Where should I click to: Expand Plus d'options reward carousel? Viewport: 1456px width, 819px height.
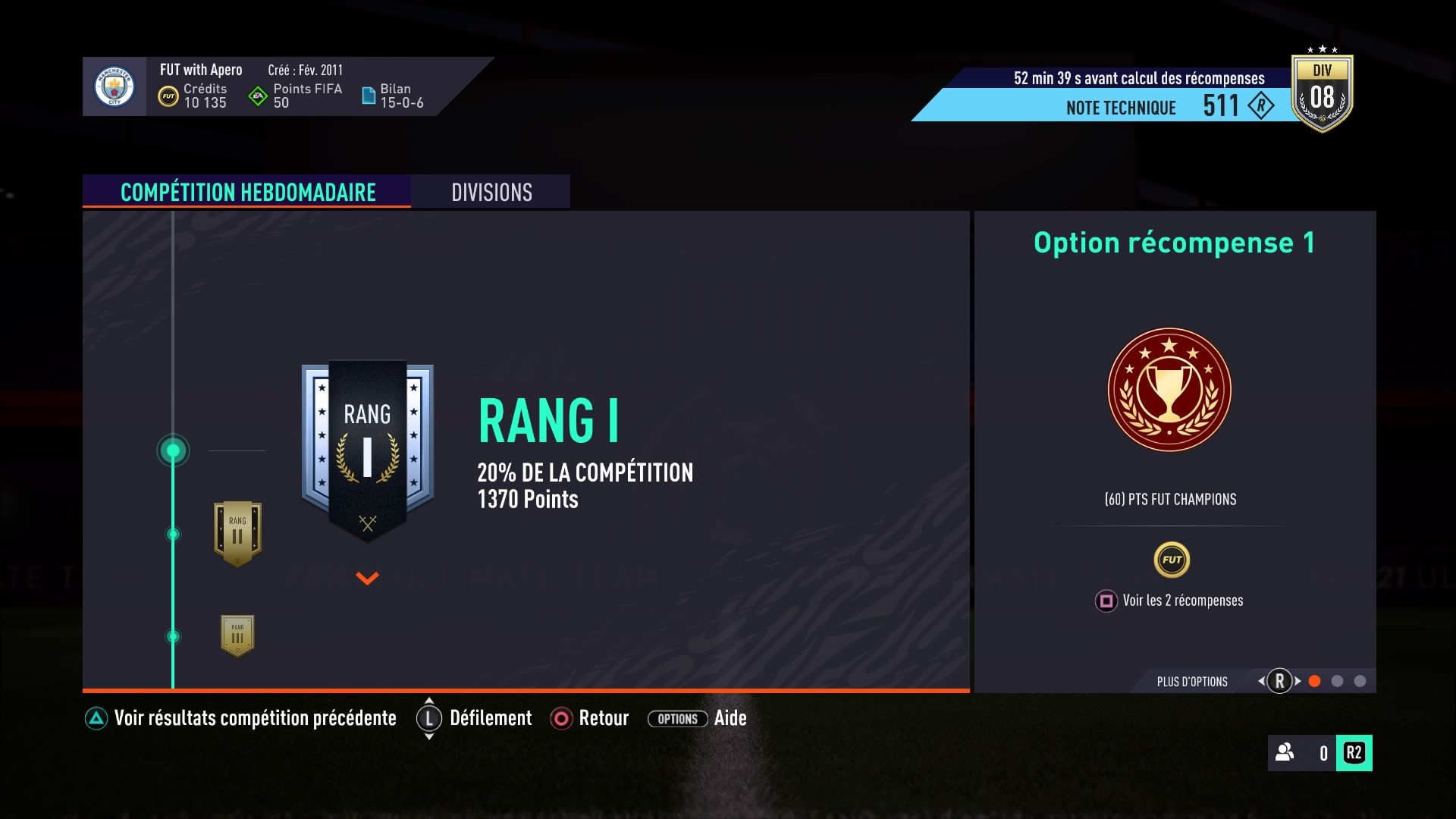1280,682
